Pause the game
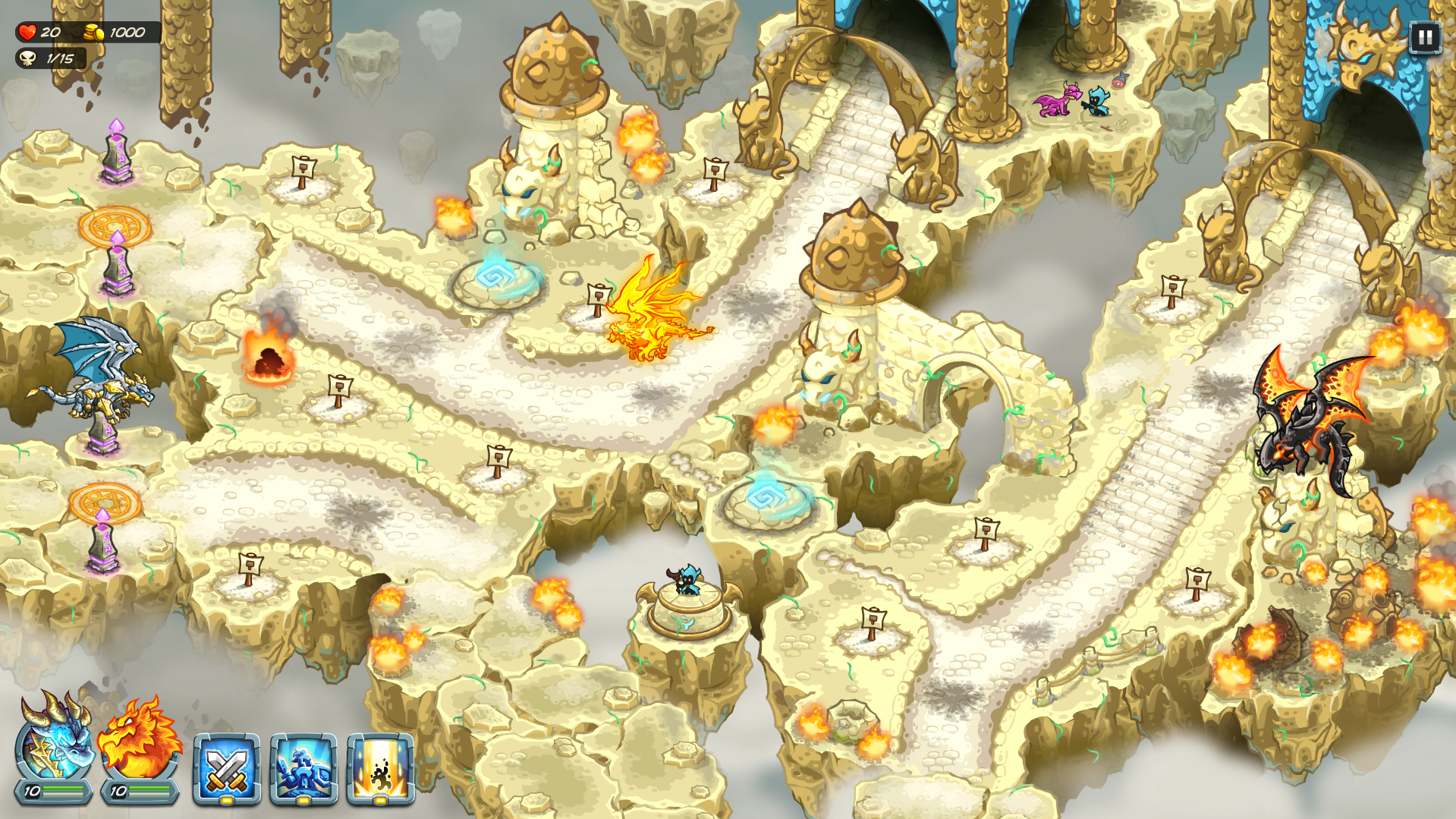This screenshot has width=1456, height=819. (1424, 36)
